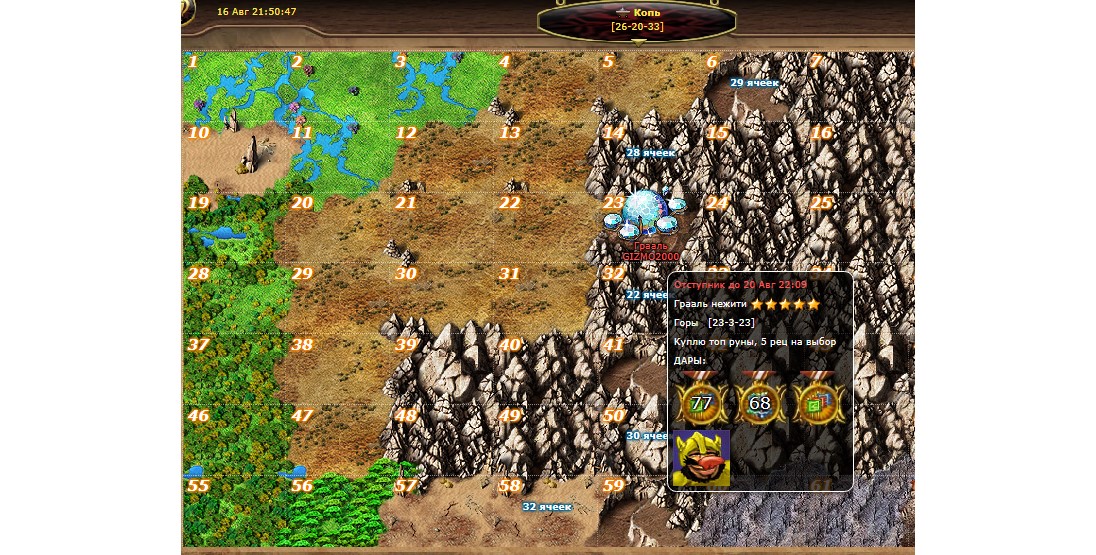This screenshot has width=1096, height=555.
Task: Select map tile number 37
Action: [x=232, y=369]
